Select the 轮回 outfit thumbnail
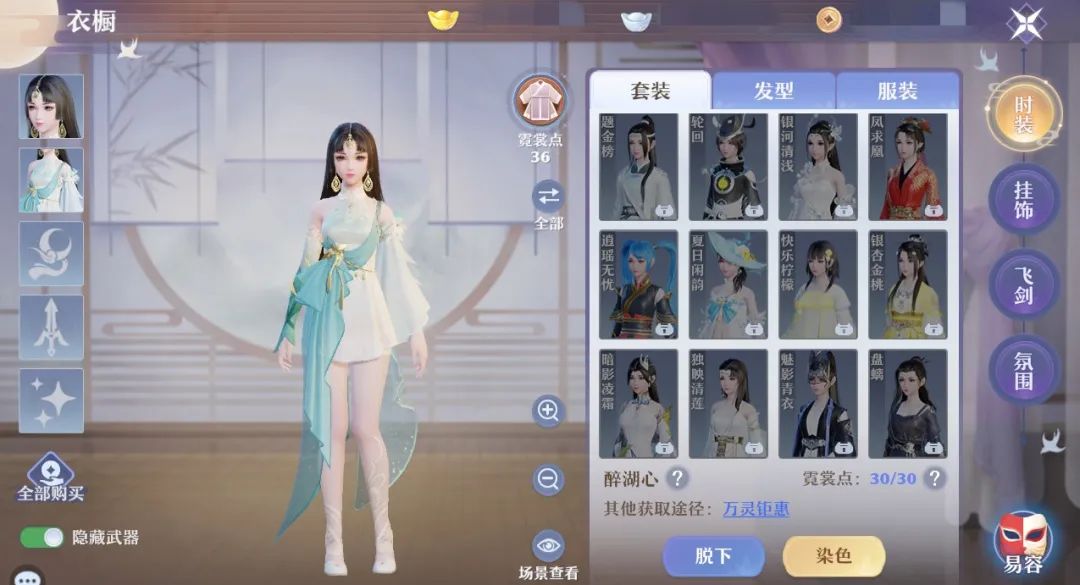Screen dimensions: 1080x585 728,167
